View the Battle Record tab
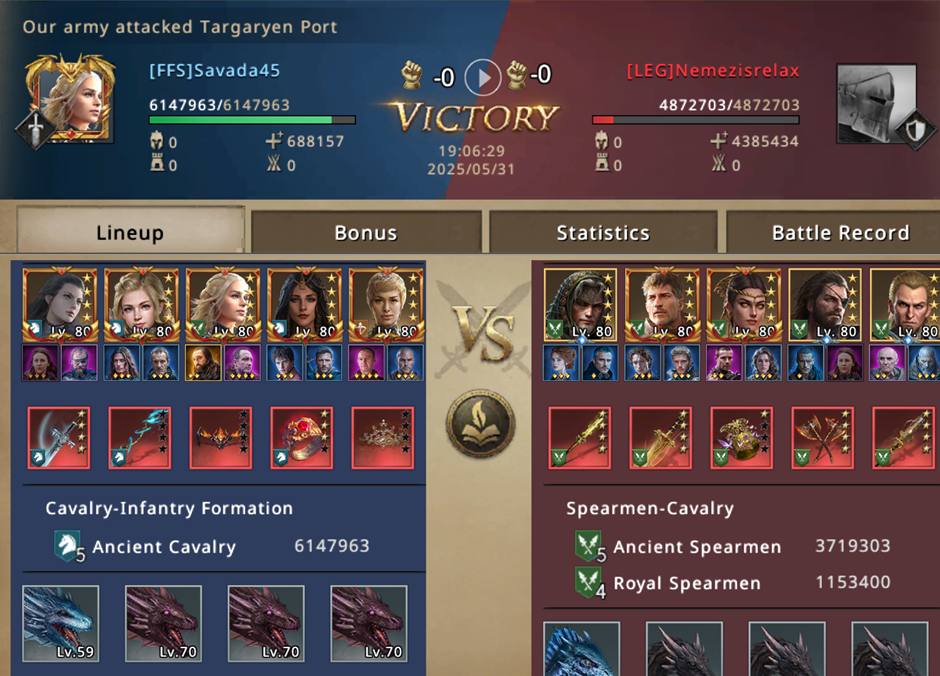Screen dimensions: 940x676 (838, 232)
